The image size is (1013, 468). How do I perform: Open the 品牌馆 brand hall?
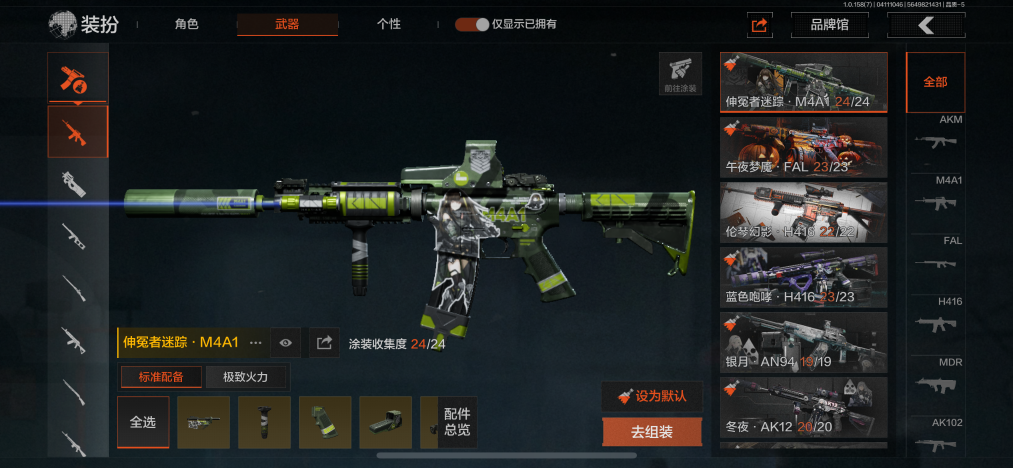829,25
